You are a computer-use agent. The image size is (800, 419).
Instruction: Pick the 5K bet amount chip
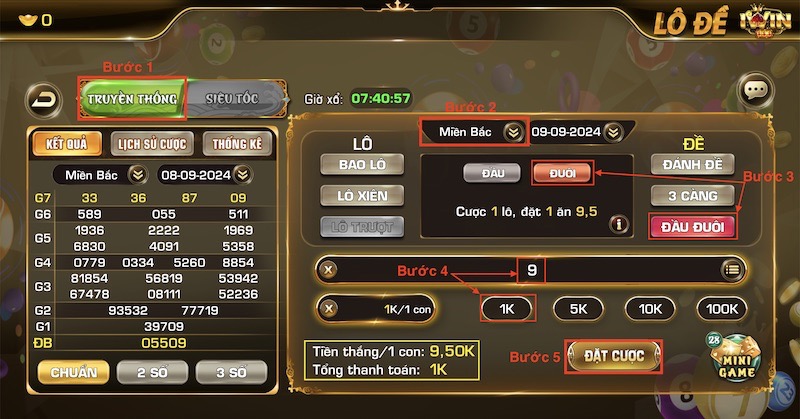coord(578,309)
